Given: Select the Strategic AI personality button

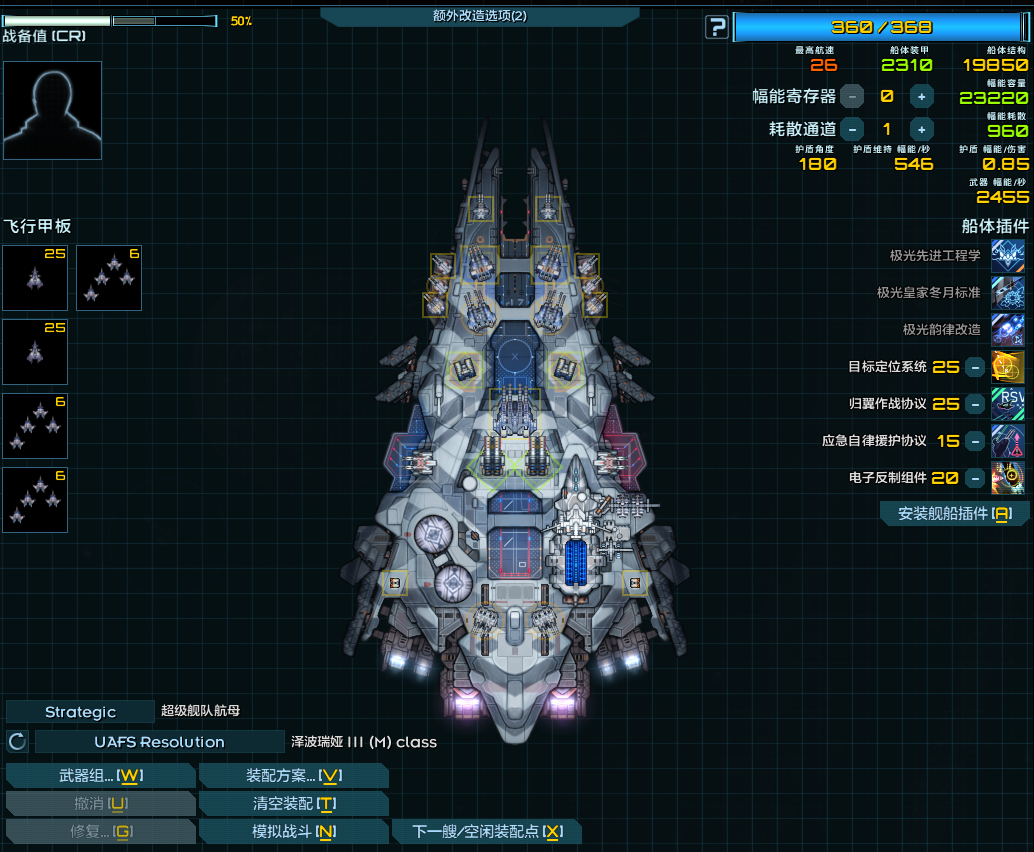Looking at the screenshot, I should 80,712.
